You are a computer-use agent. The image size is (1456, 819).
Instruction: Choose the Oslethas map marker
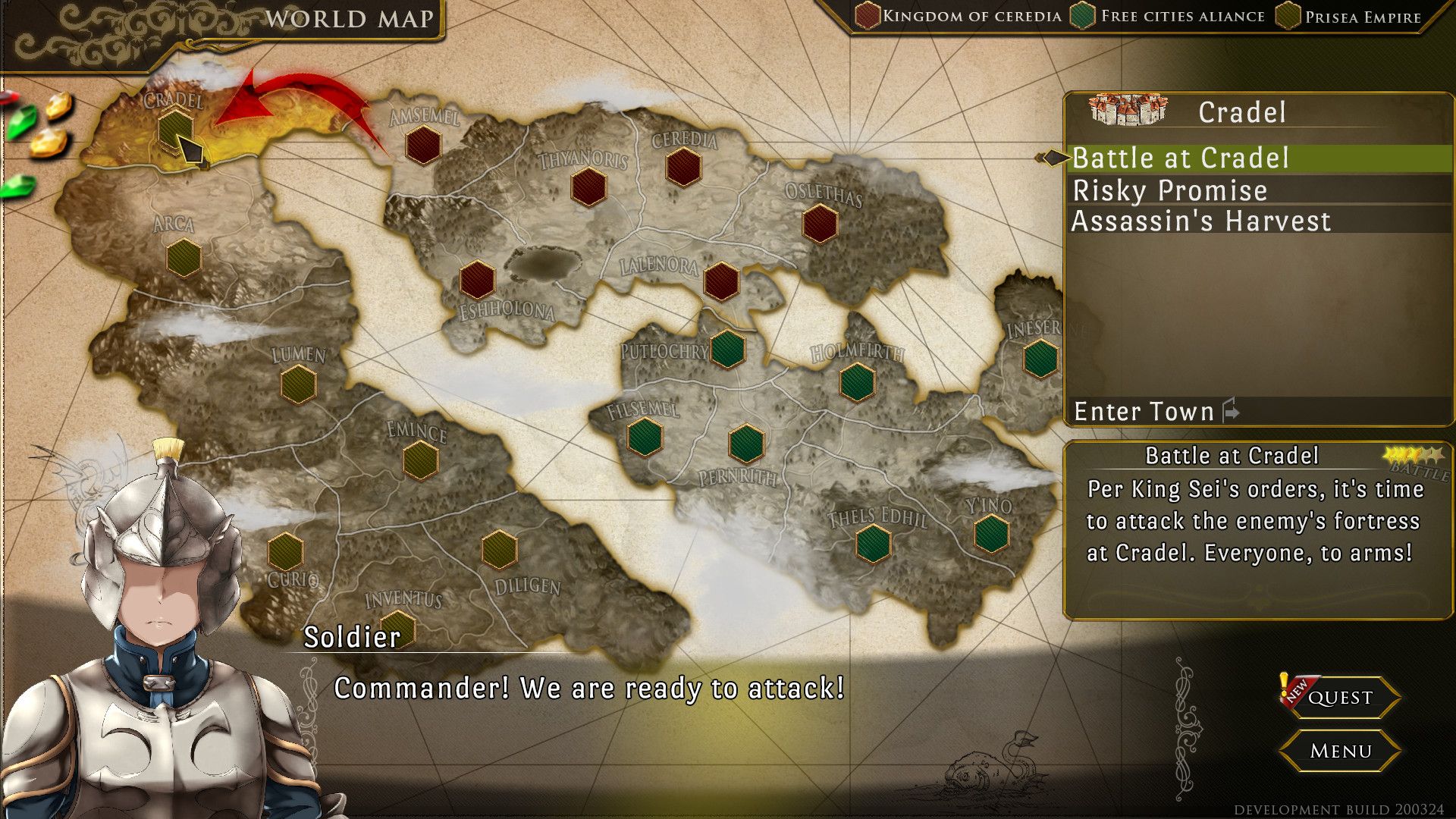point(820,224)
